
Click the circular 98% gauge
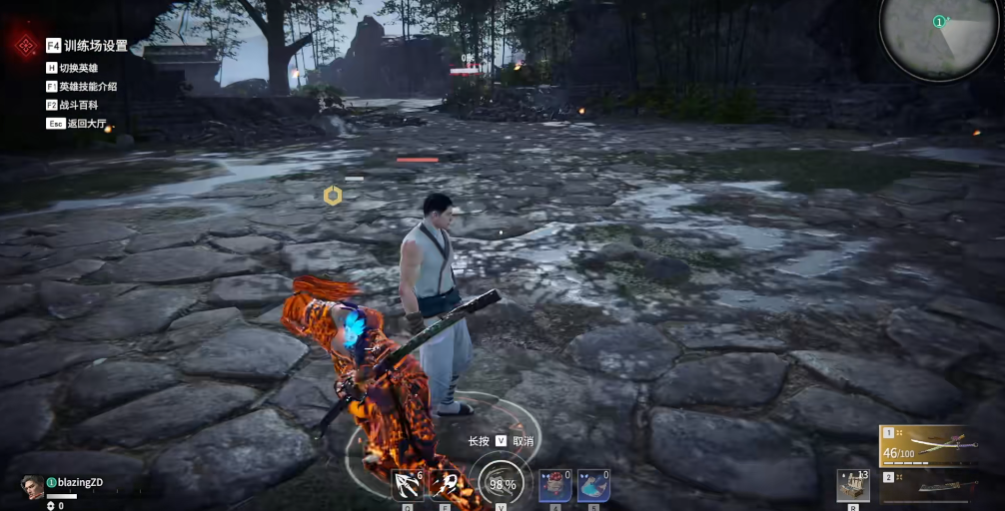[x=501, y=483]
